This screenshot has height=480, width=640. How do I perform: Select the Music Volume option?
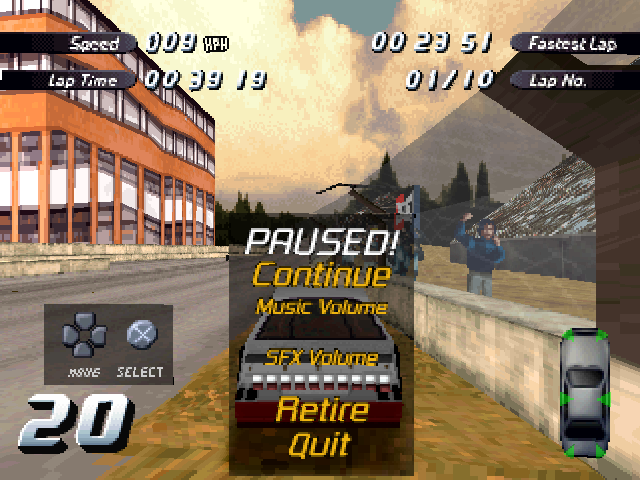click(320, 307)
